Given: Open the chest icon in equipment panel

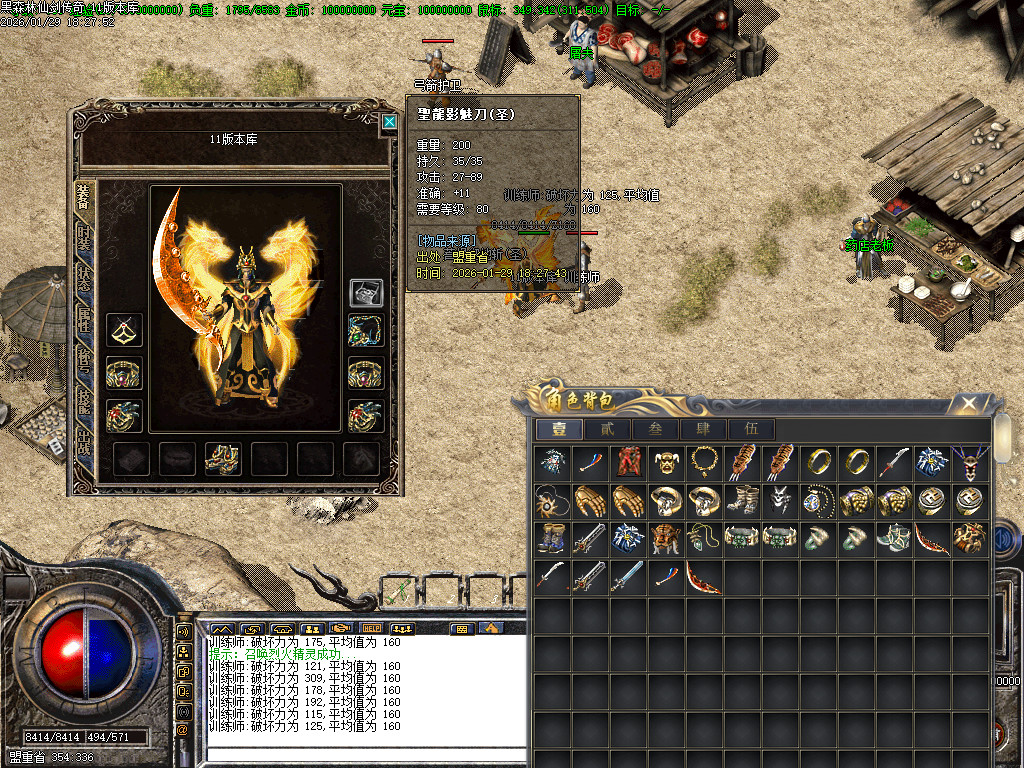Looking at the screenshot, I should pos(366,292).
